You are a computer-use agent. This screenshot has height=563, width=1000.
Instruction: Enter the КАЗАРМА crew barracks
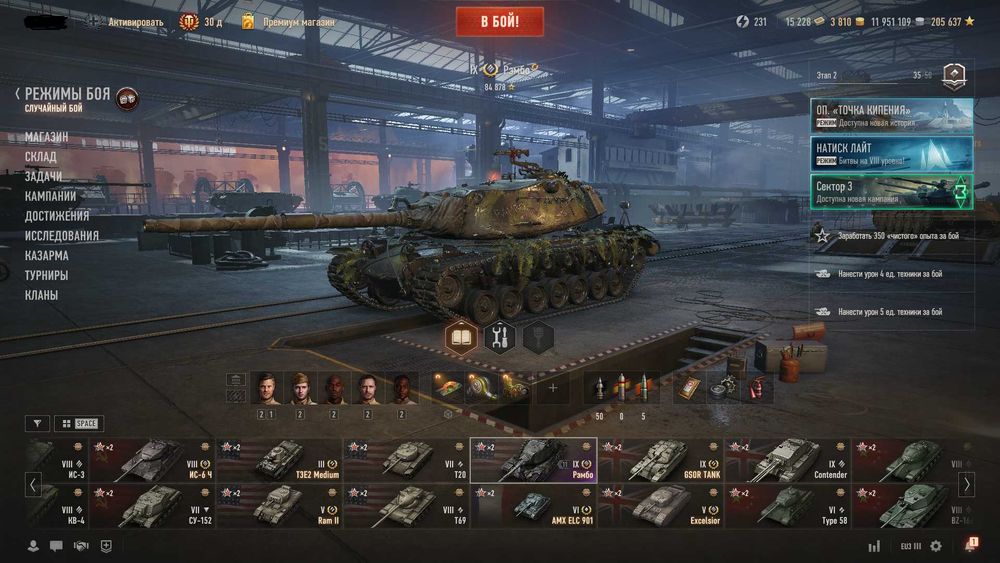(47, 255)
